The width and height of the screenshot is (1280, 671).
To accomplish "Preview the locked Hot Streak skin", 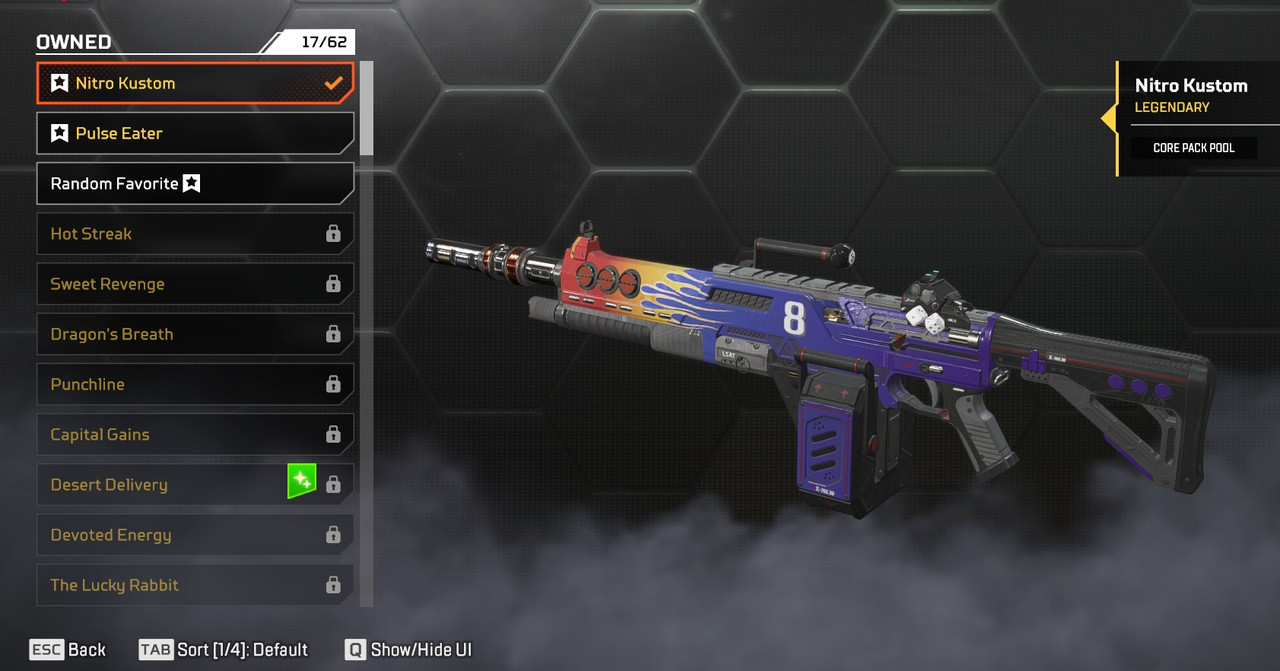I will pos(195,234).
